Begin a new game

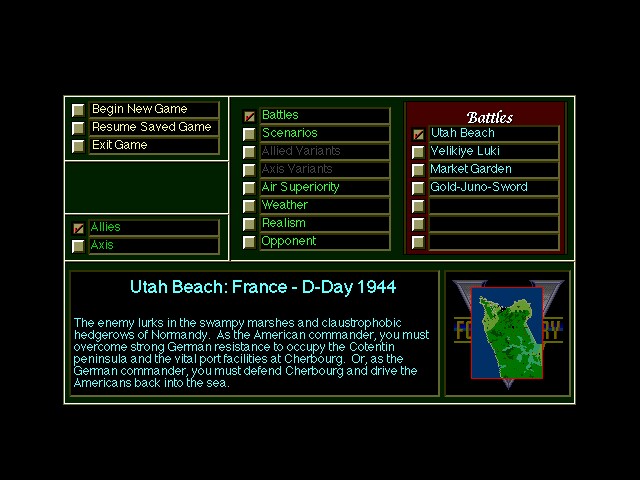point(152,109)
